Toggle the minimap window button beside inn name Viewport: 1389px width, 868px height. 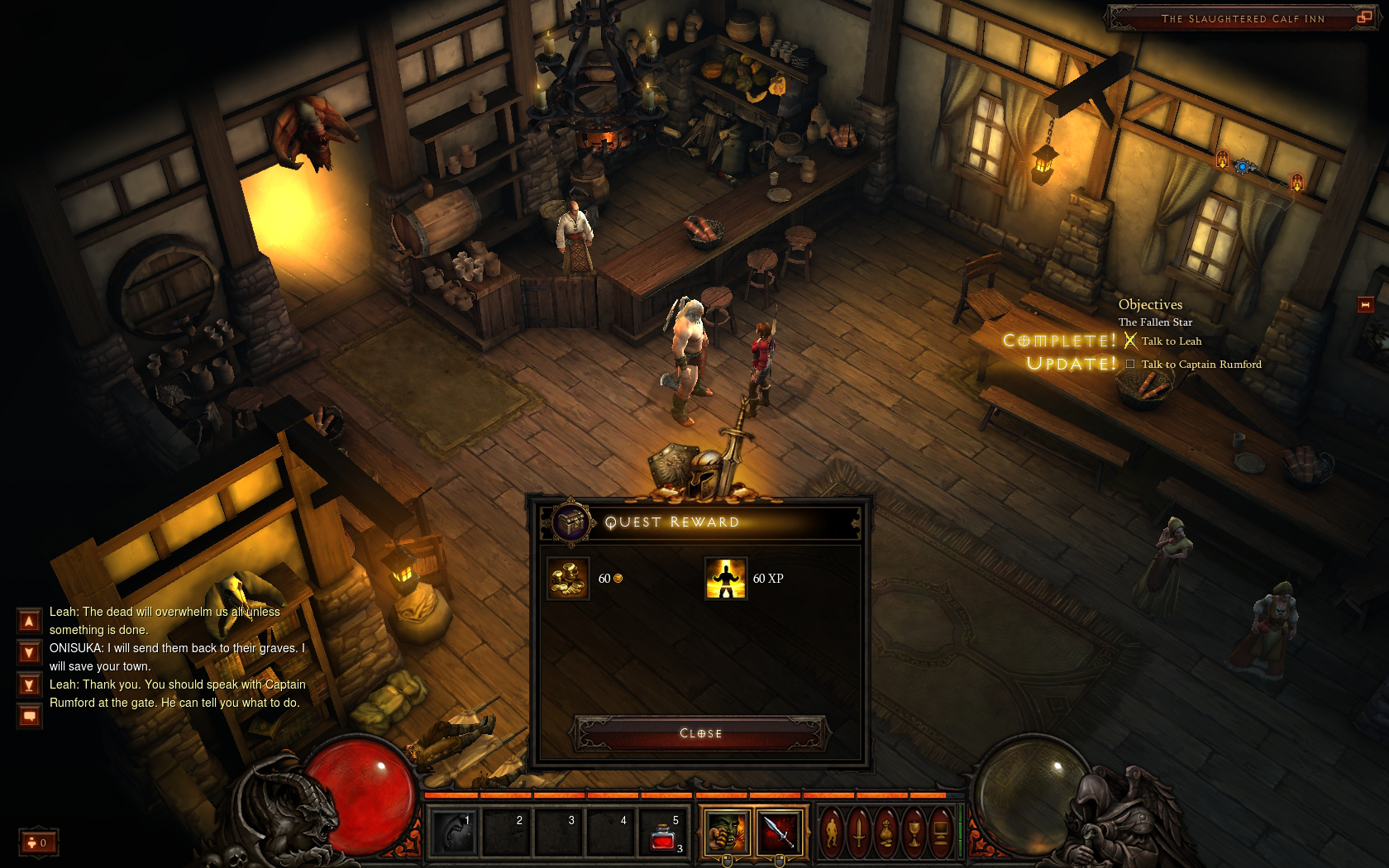[x=1364, y=17]
